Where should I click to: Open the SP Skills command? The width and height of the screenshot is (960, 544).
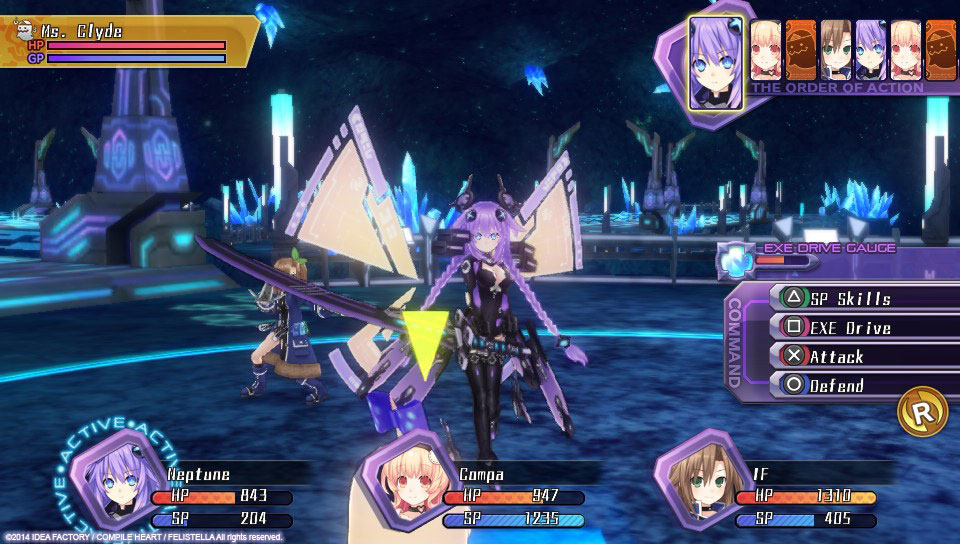point(850,298)
